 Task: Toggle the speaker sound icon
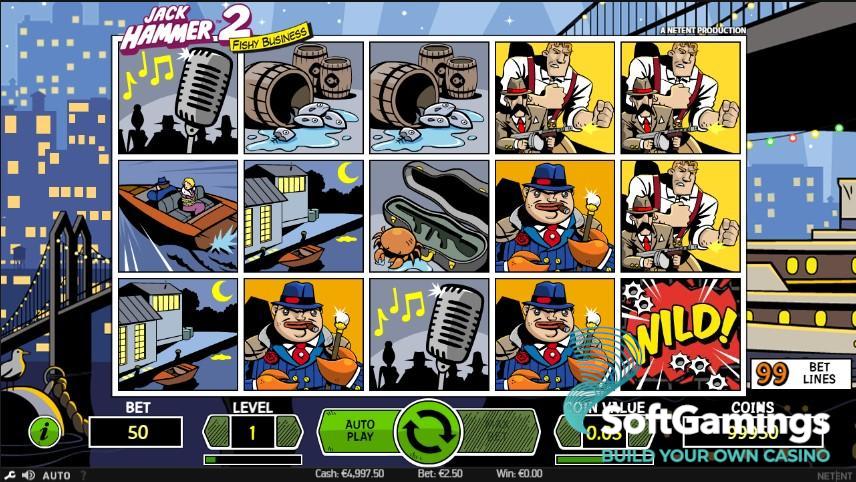(x=26, y=475)
